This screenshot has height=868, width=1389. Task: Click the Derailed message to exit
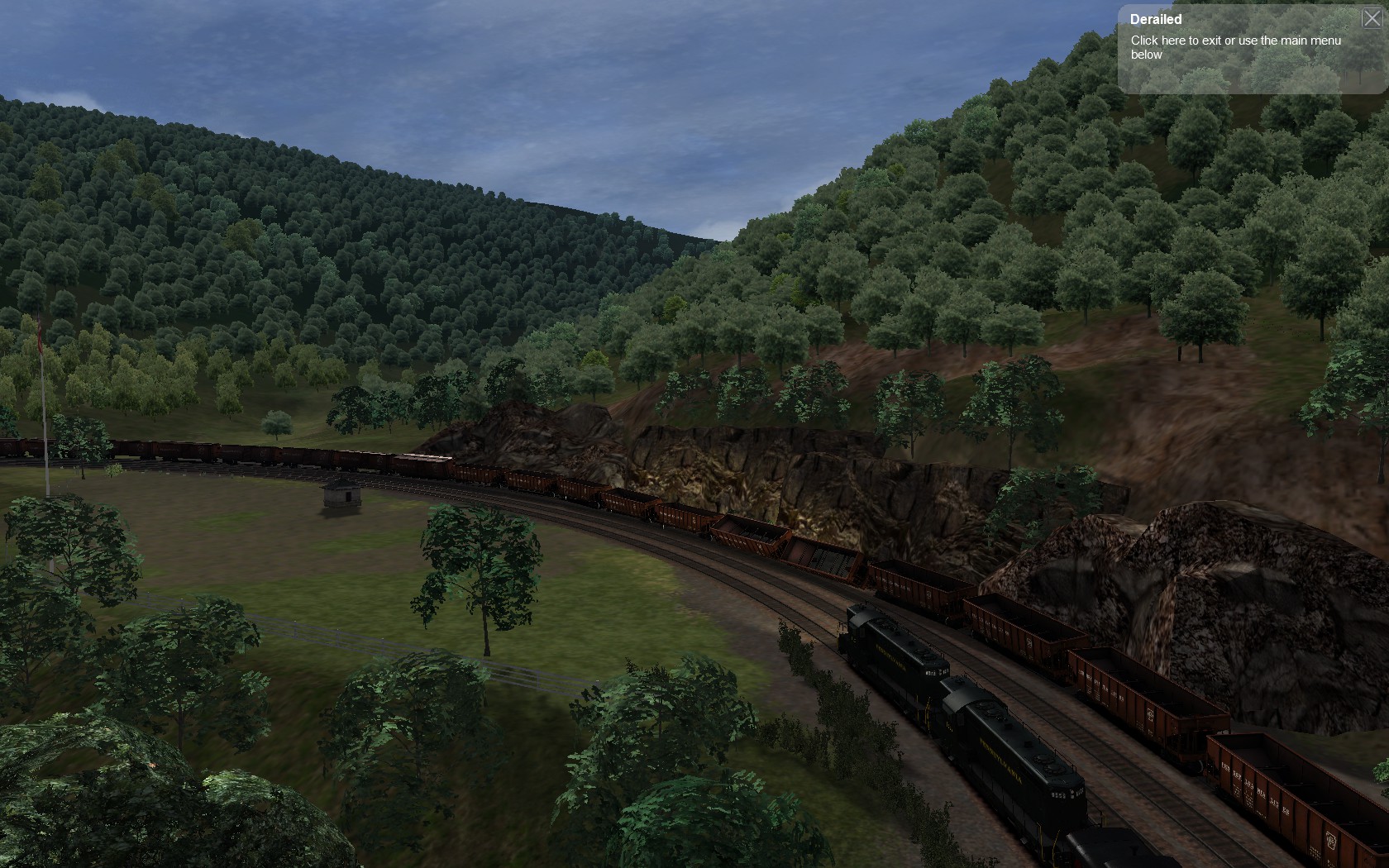pos(1235,47)
